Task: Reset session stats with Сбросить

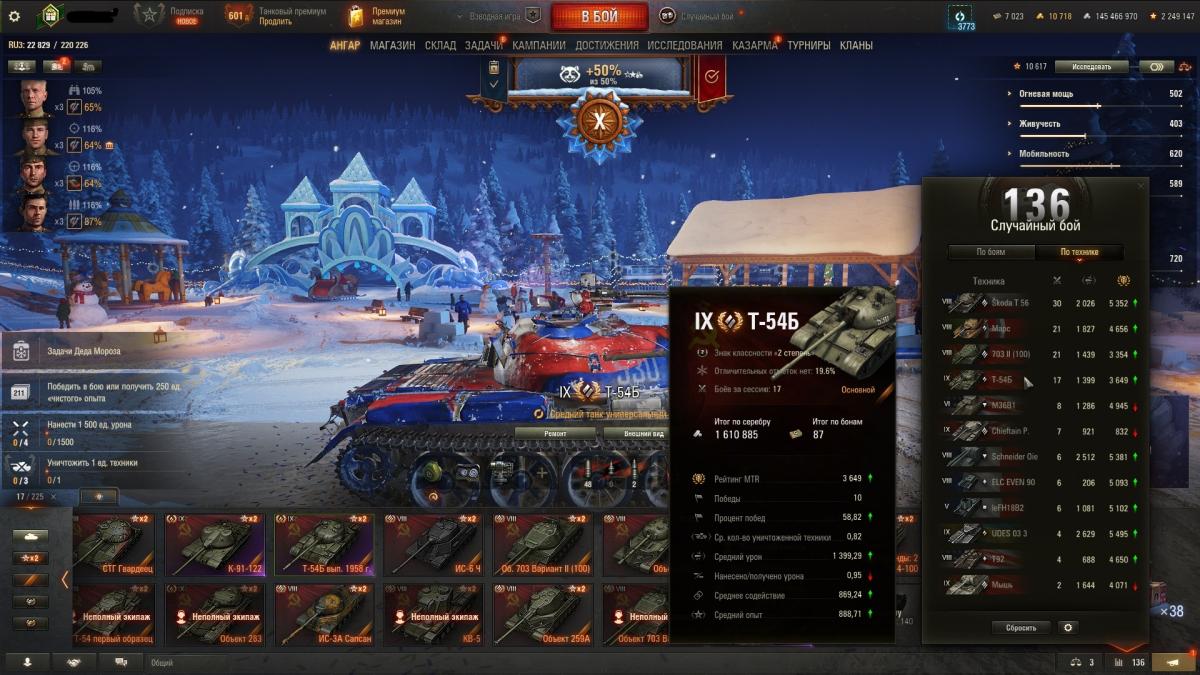Action: [1021, 628]
